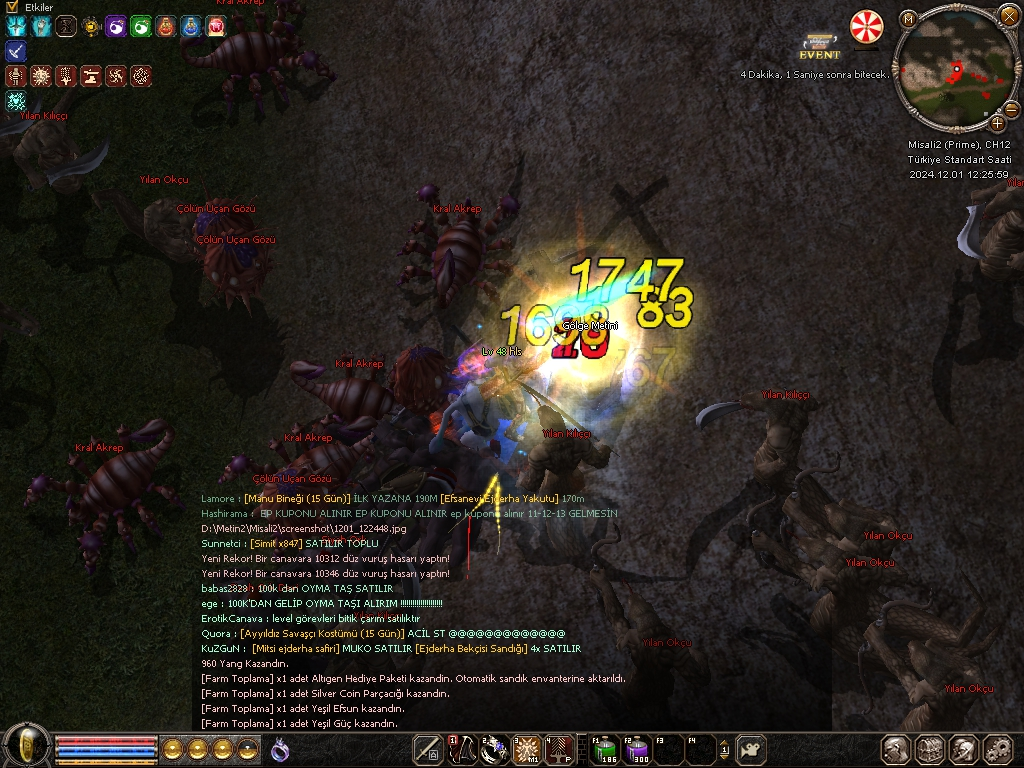1024x768 pixels.
Task: Click the blue potion buff icon
Action: point(191,27)
